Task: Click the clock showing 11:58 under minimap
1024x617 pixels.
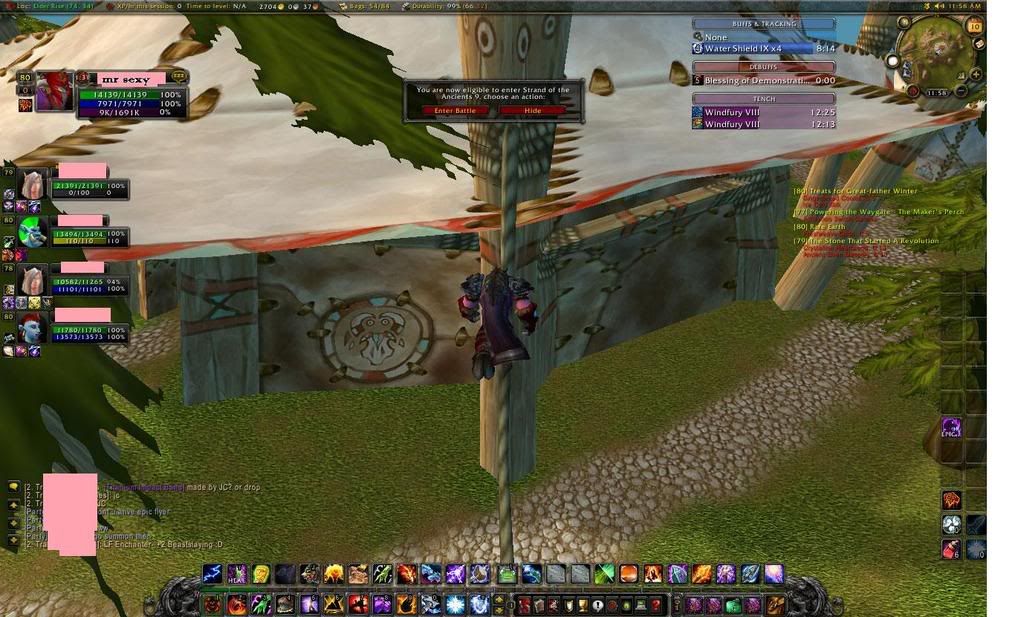Action: [938, 93]
